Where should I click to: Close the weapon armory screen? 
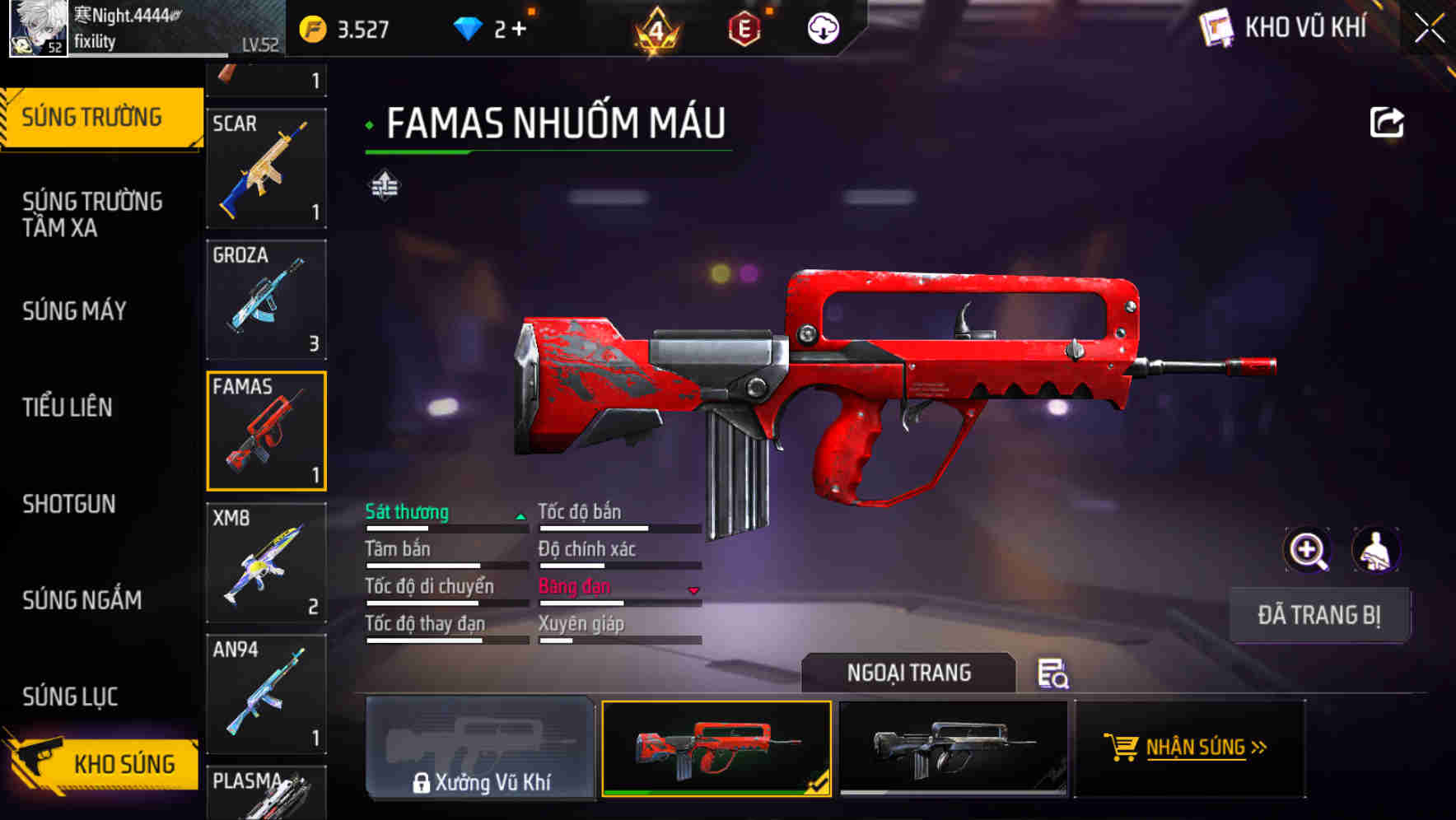[x=1430, y=29]
